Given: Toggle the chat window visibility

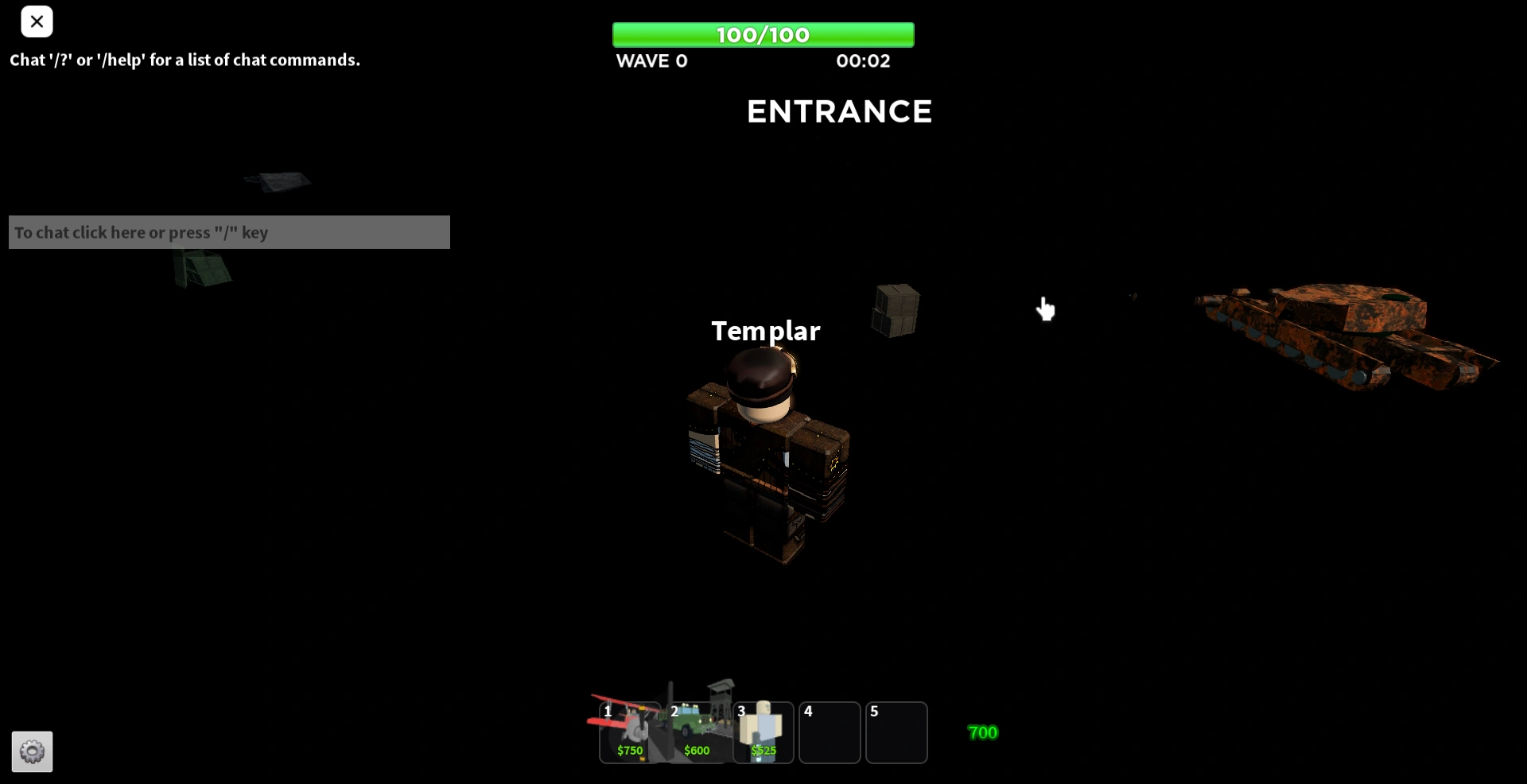Looking at the screenshot, I should (37, 21).
